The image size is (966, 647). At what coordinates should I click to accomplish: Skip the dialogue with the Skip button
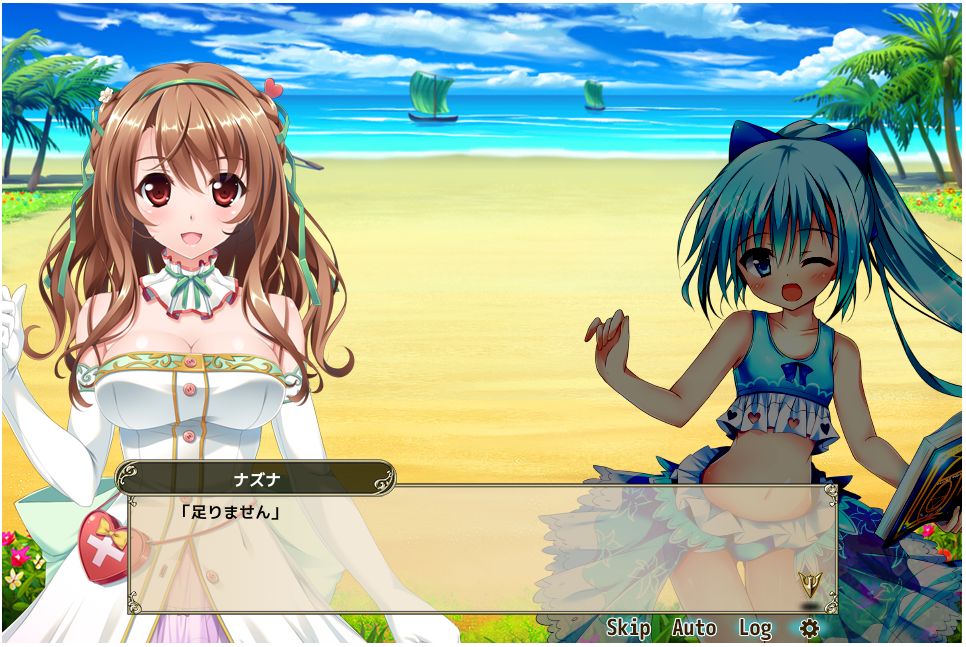click(628, 628)
